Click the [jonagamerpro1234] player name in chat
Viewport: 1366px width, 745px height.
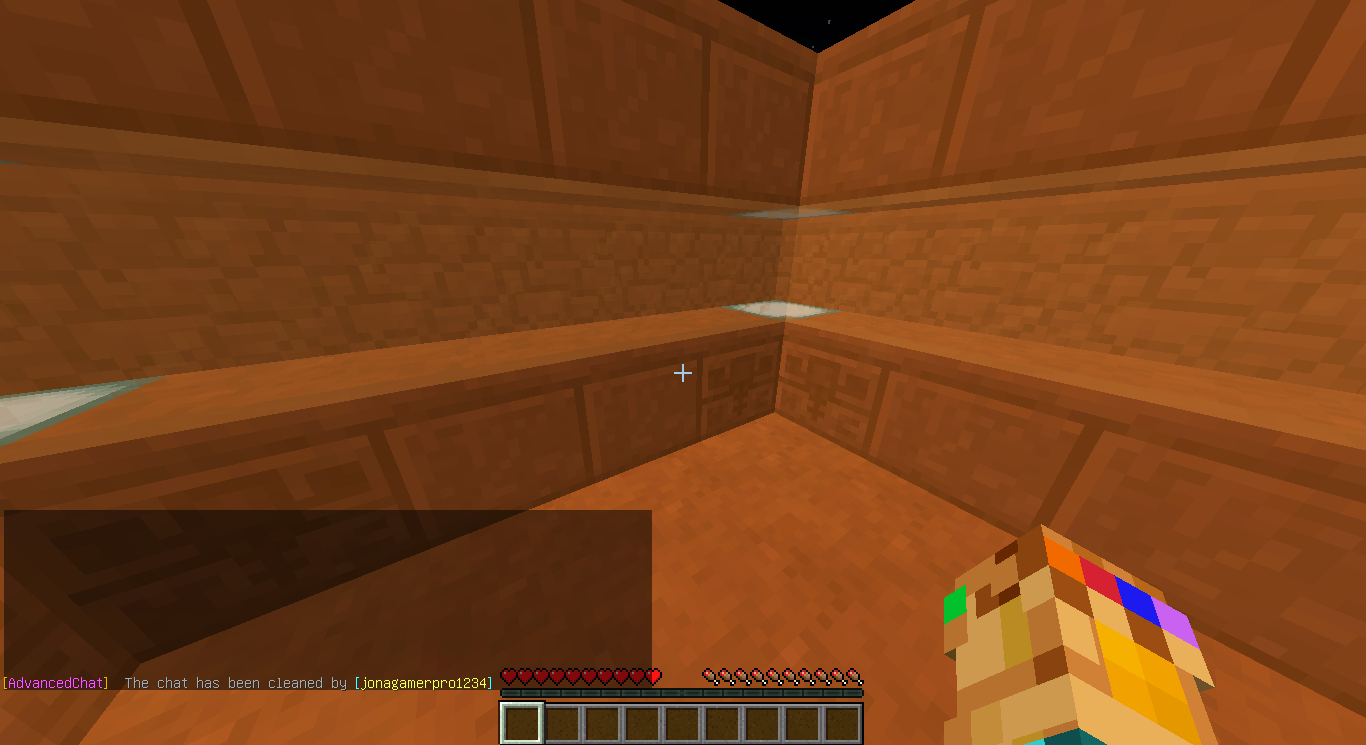coord(422,683)
